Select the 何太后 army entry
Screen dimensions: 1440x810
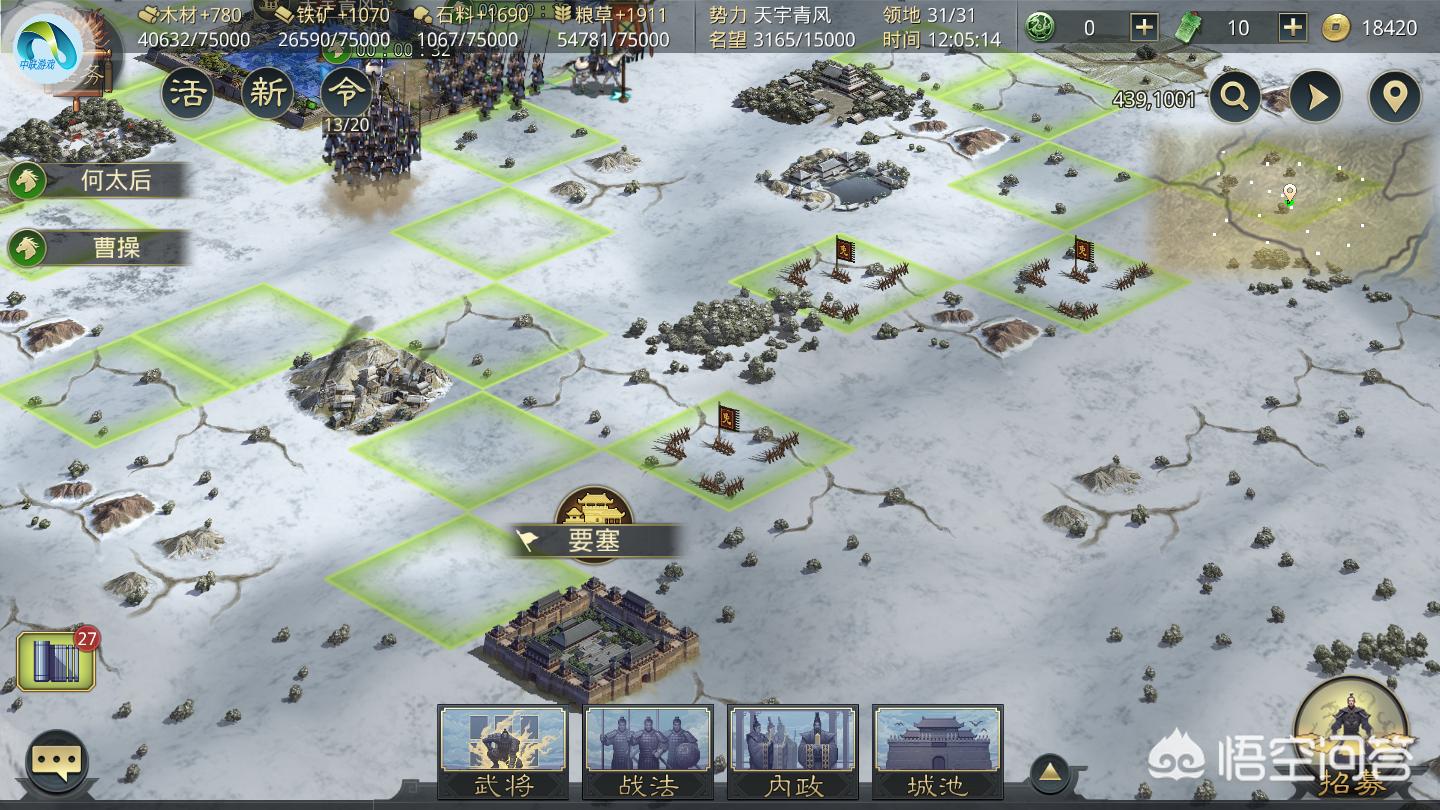(98, 180)
